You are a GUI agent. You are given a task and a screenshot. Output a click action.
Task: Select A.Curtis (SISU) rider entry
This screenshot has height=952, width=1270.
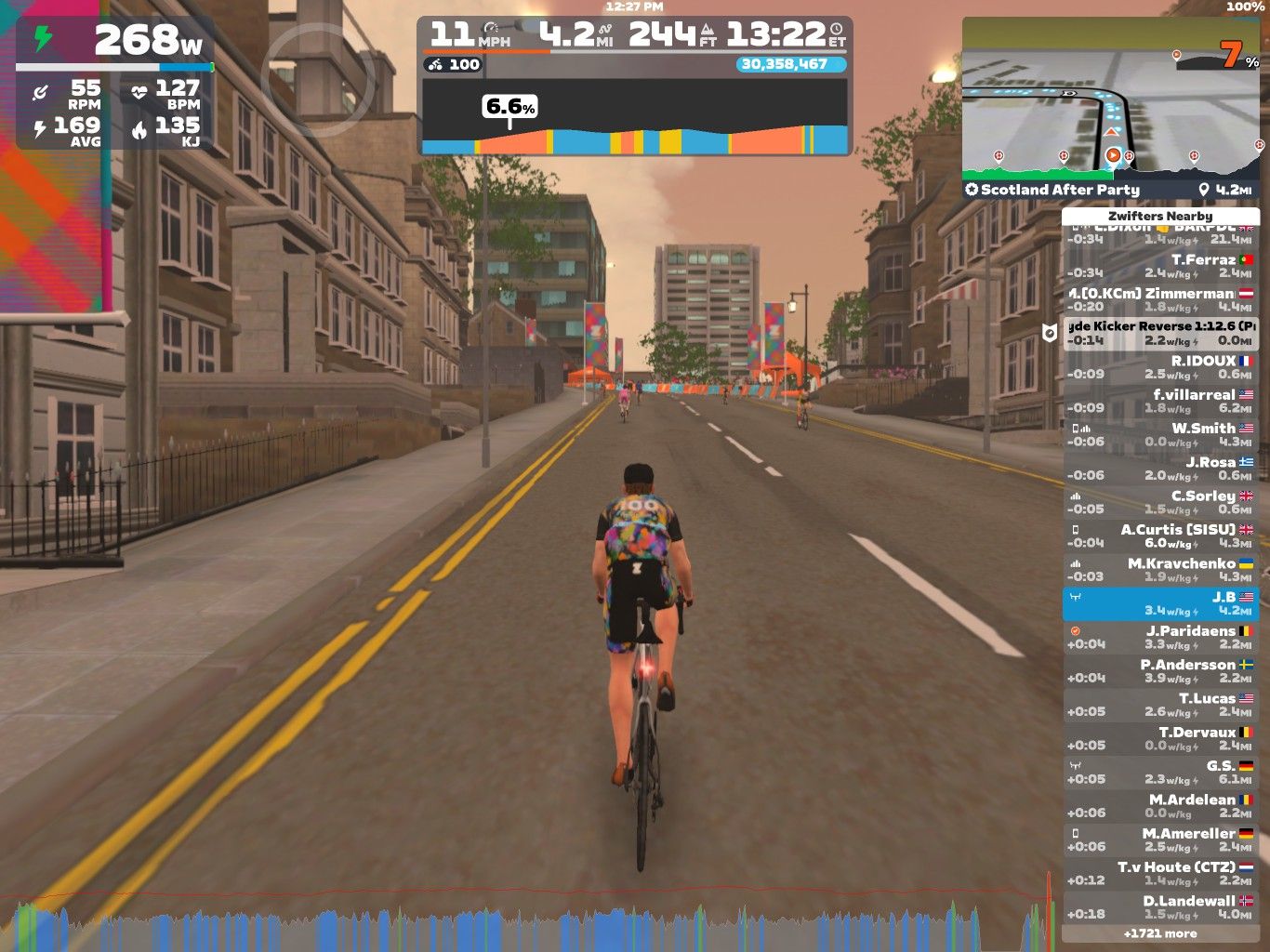click(1159, 535)
